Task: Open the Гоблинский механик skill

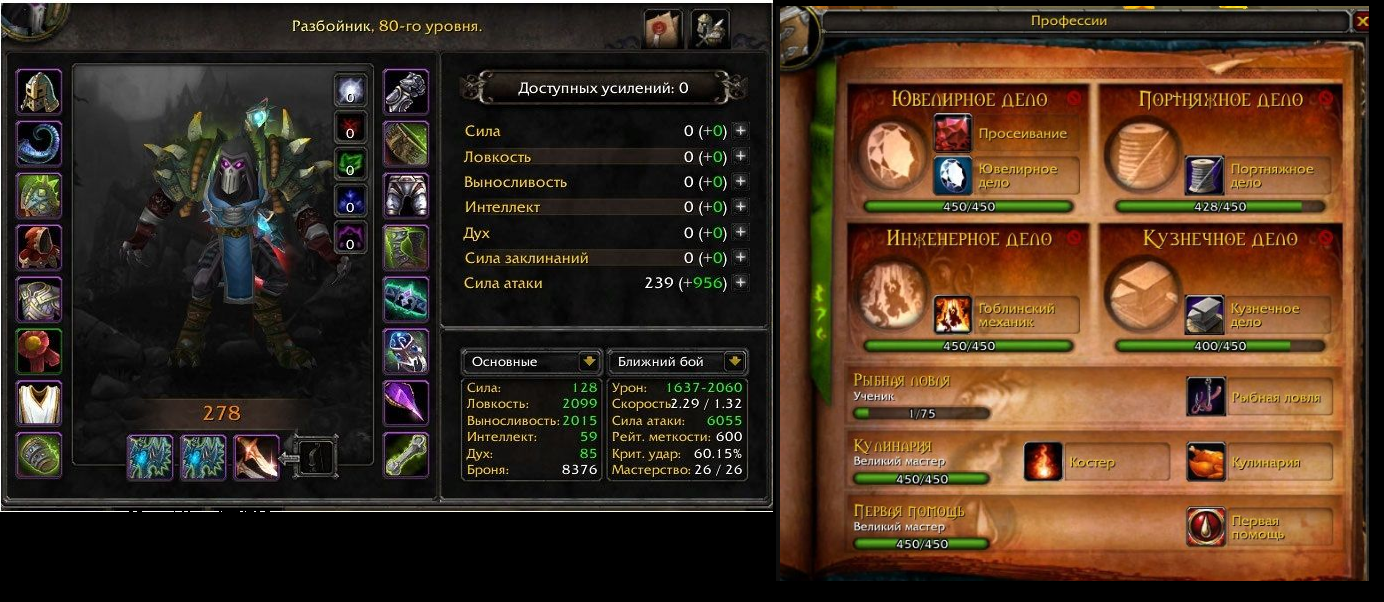Action: (x=953, y=315)
